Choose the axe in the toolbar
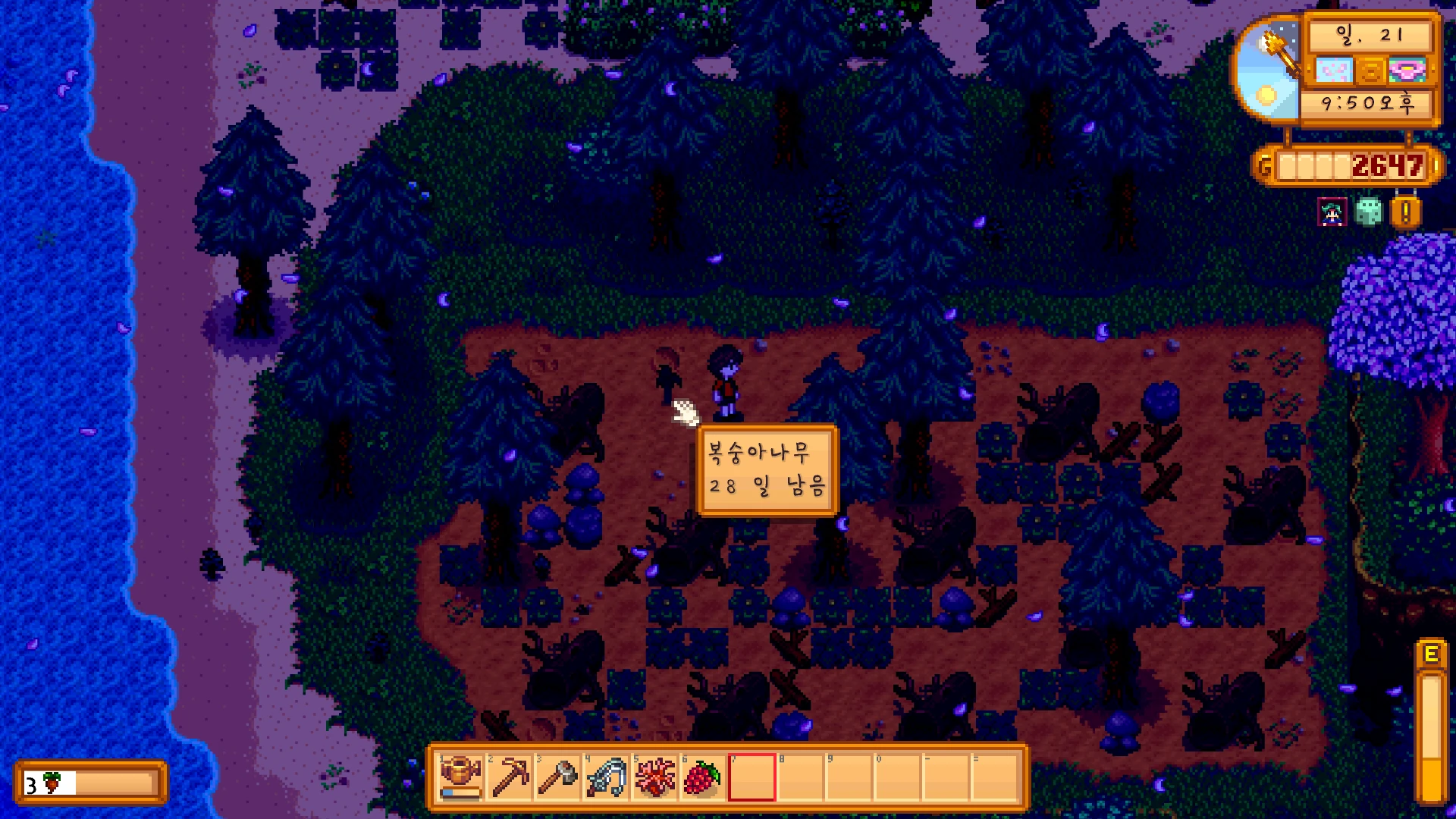This screenshot has width=1456, height=819. [558, 777]
